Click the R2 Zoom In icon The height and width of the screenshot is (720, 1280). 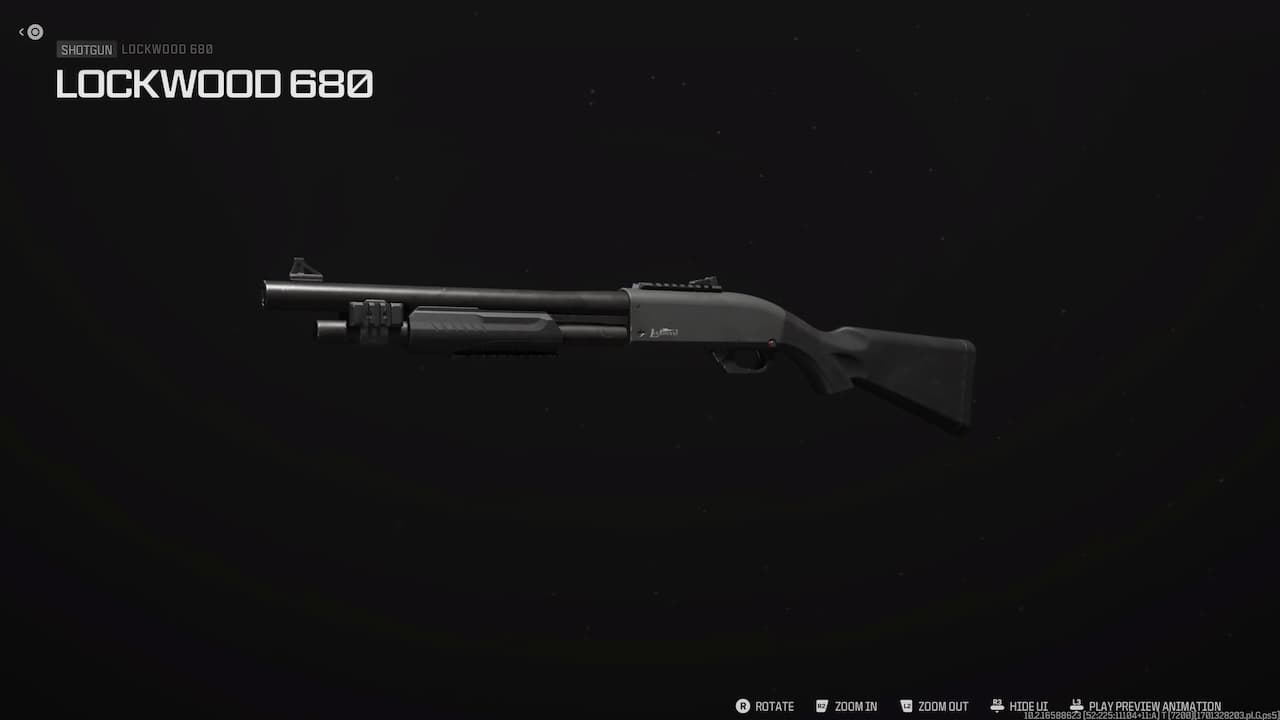[x=822, y=705]
